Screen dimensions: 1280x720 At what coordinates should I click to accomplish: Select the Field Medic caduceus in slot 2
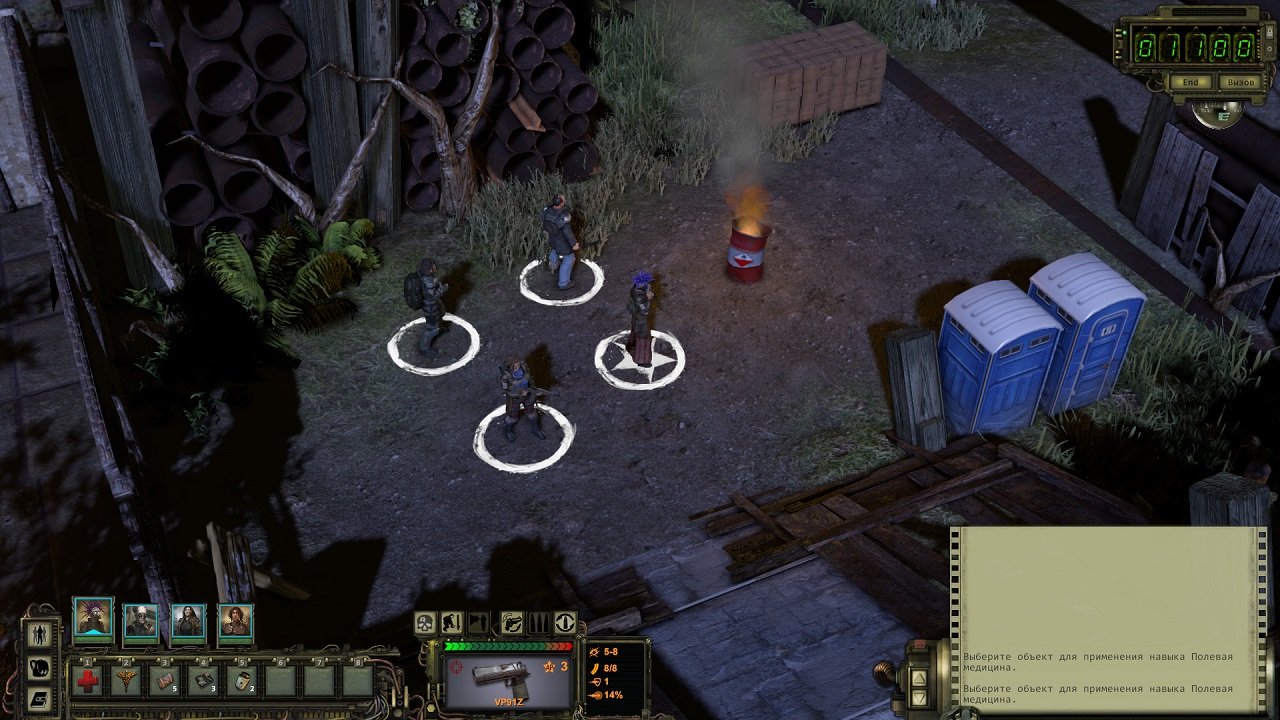pos(128,679)
